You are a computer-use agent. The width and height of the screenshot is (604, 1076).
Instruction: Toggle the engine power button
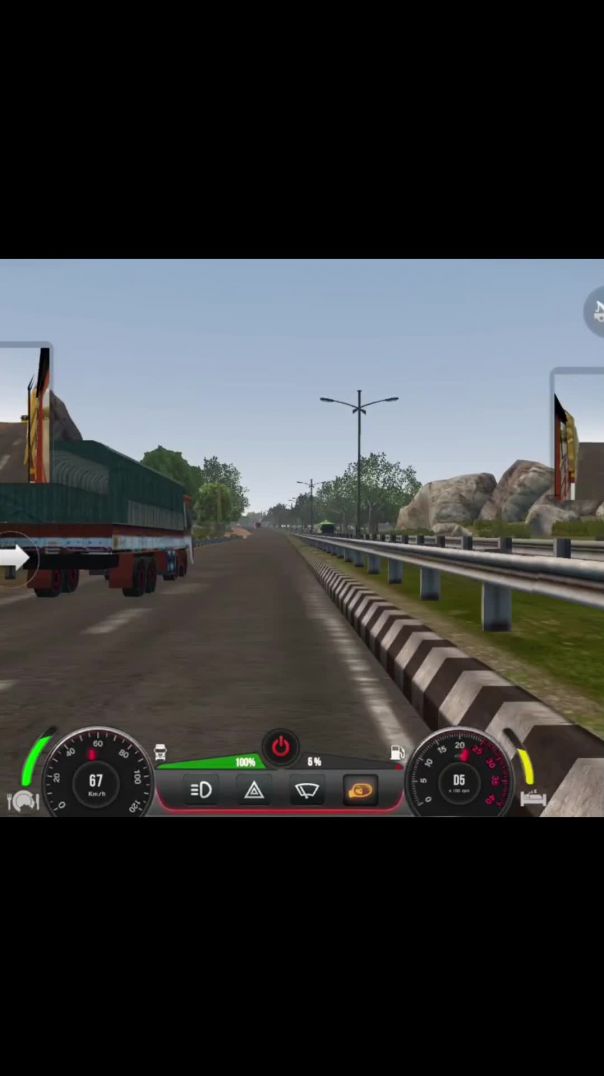tap(280, 746)
